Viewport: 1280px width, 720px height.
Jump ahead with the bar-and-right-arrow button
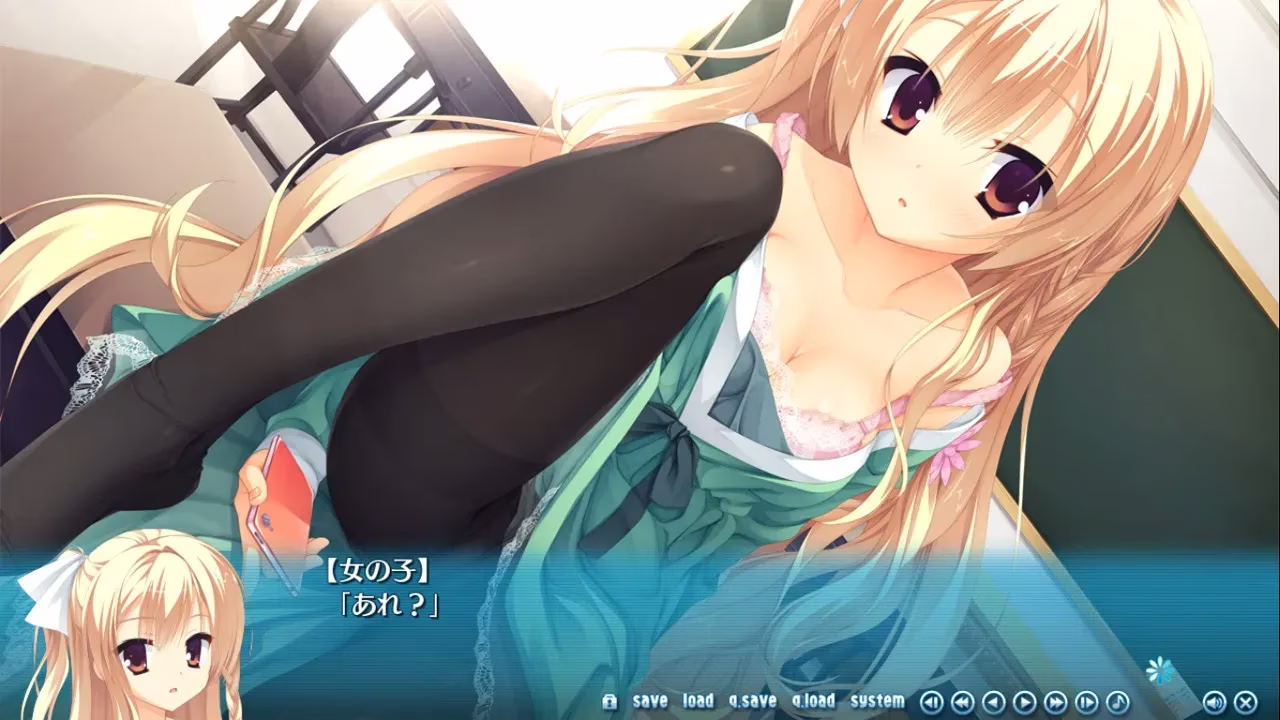tap(1086, 702)
